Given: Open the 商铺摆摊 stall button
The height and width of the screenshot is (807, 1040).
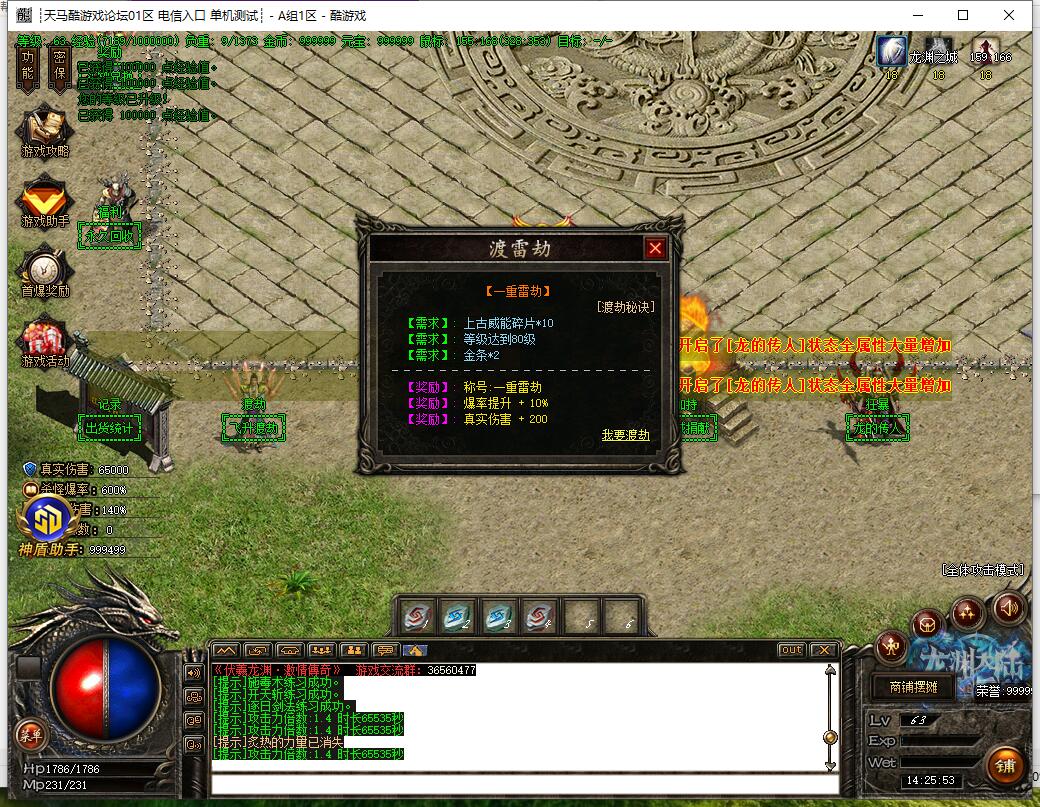Looking at the screenshot, I should point(906,687).
